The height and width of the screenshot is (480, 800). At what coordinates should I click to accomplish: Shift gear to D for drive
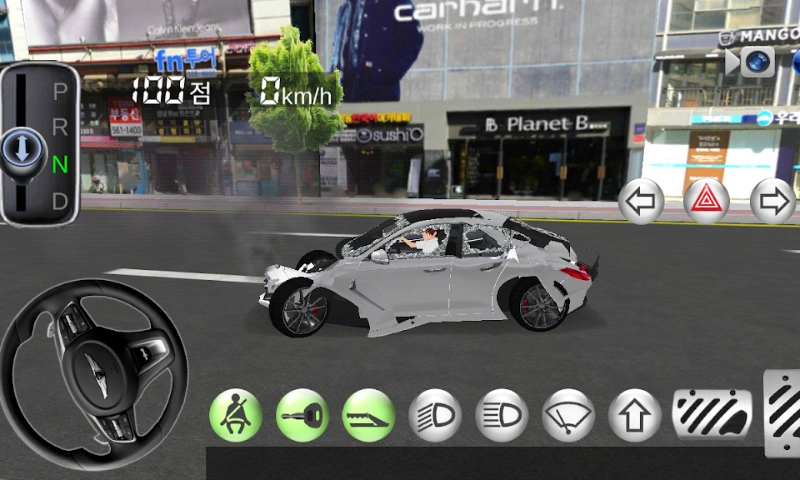pyautogui.click(x=60, y=200)
